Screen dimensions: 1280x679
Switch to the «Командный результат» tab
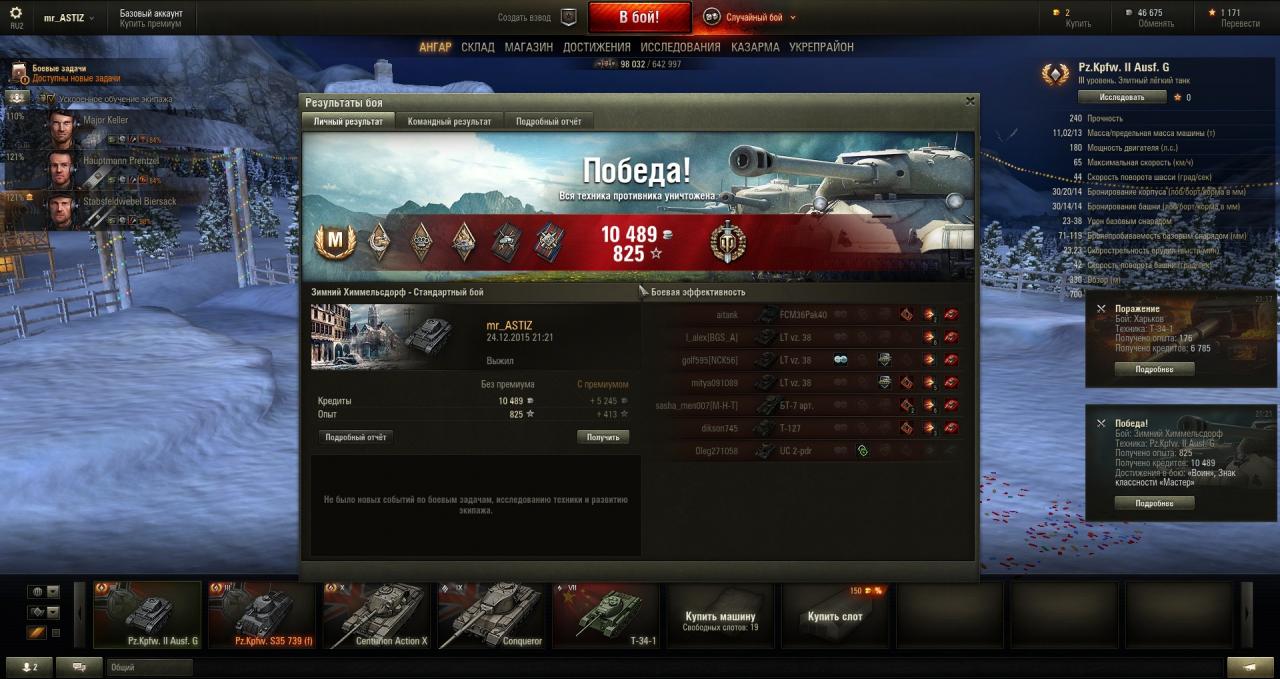(x=449, y=121)
